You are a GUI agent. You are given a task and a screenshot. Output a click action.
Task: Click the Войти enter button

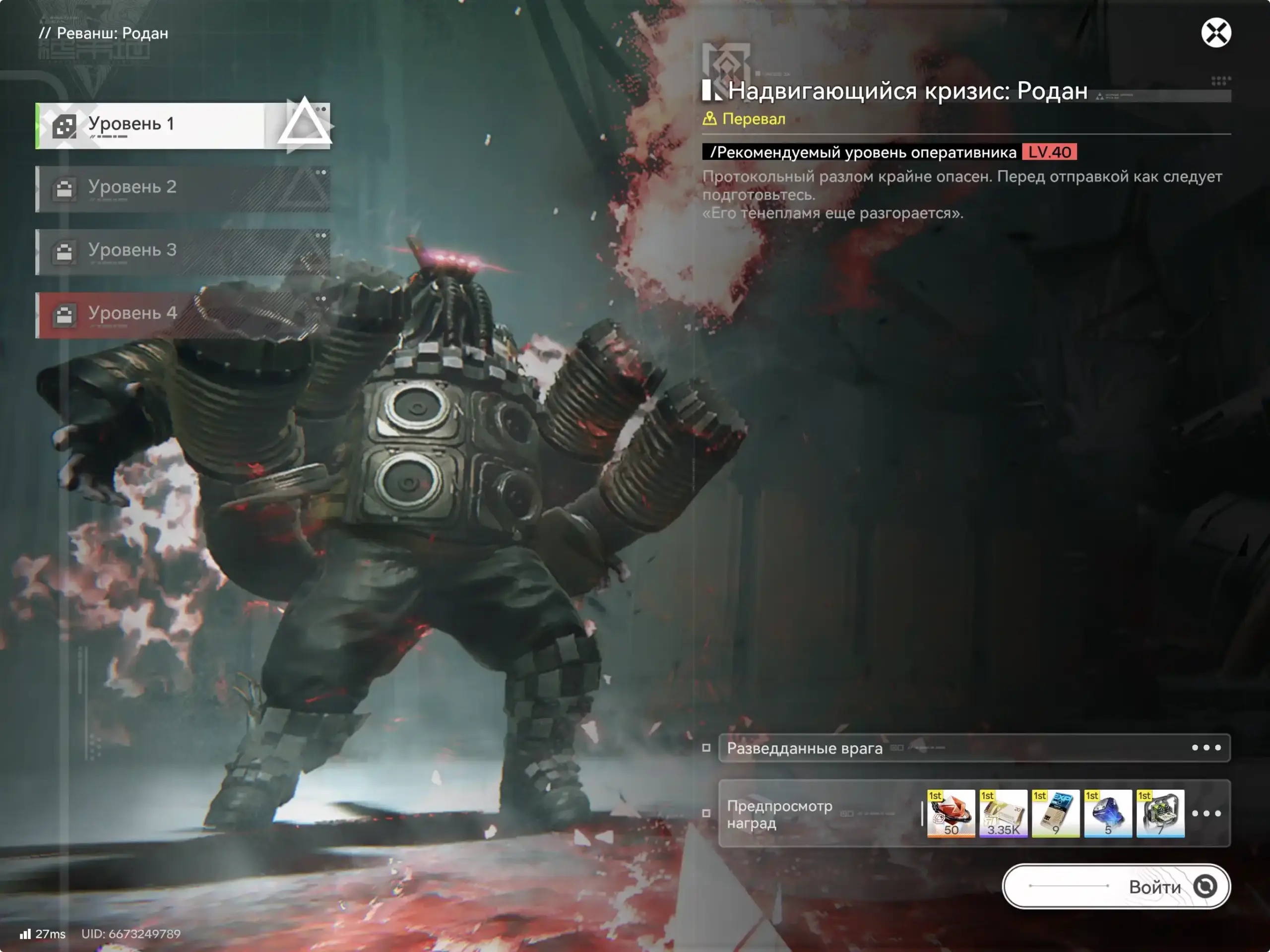click(1116, 886)
